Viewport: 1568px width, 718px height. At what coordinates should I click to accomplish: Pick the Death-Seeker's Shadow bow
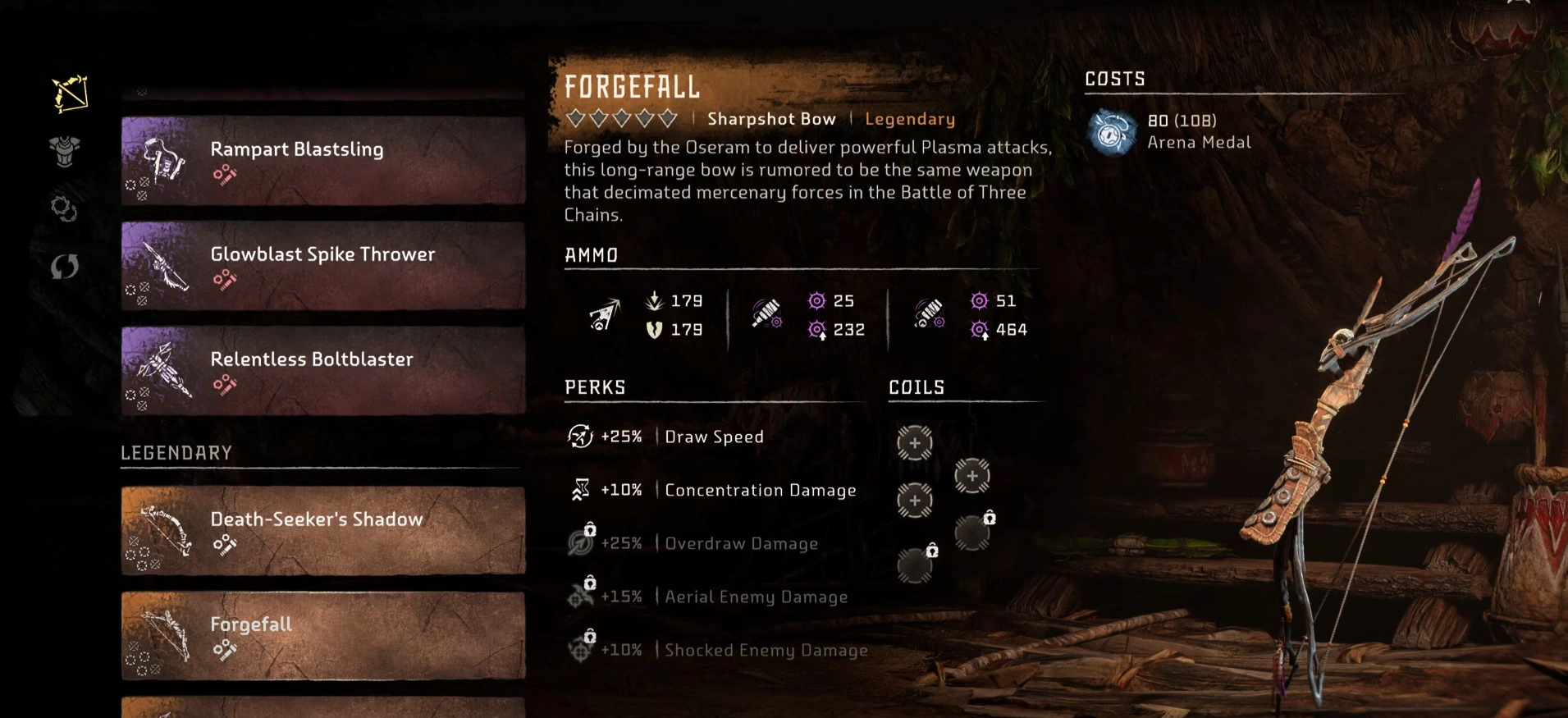(x=322, y=530)
